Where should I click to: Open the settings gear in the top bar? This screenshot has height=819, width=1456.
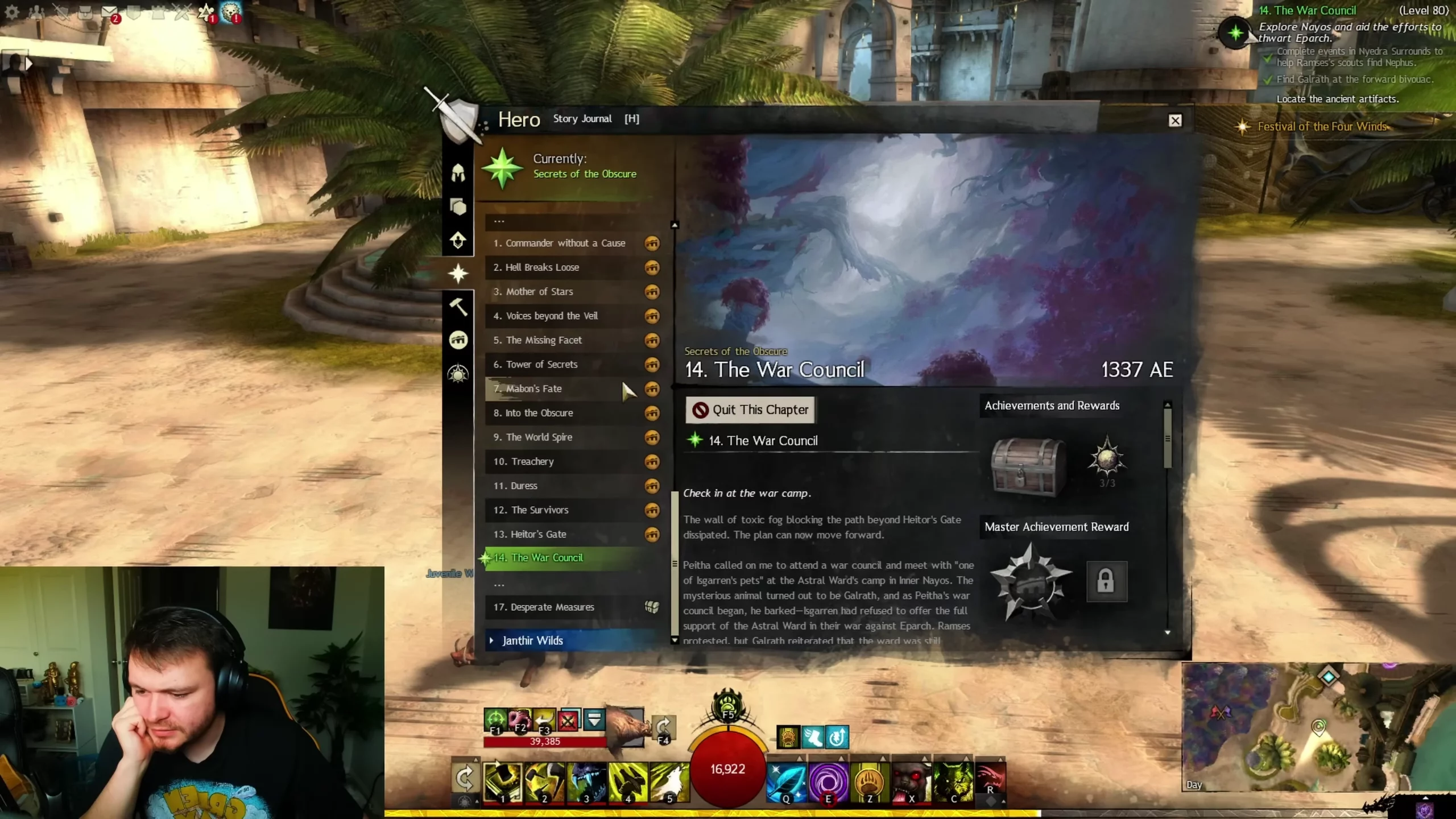(11, 13)
